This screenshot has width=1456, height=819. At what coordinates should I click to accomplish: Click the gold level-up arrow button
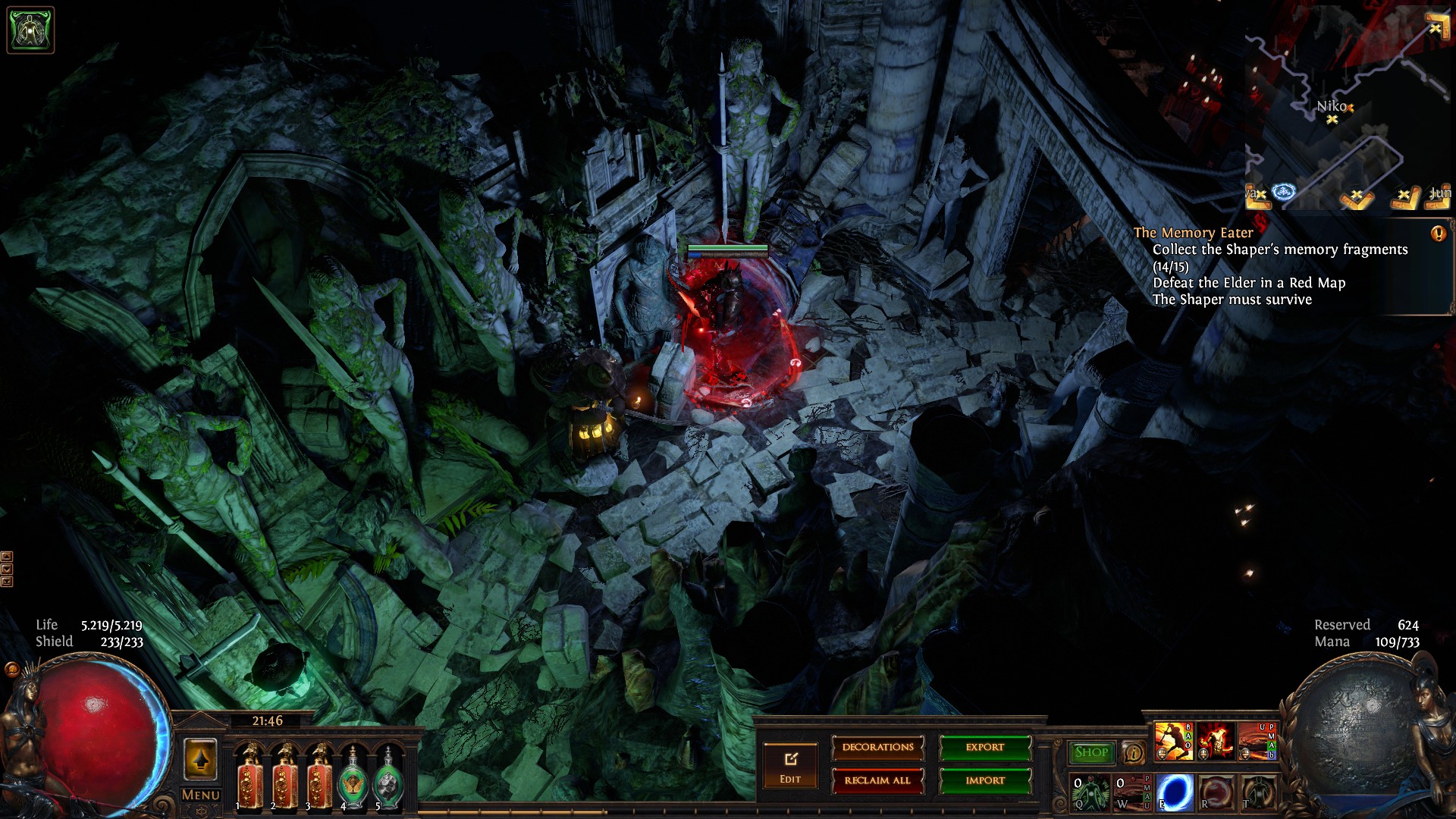pos(200,759)
